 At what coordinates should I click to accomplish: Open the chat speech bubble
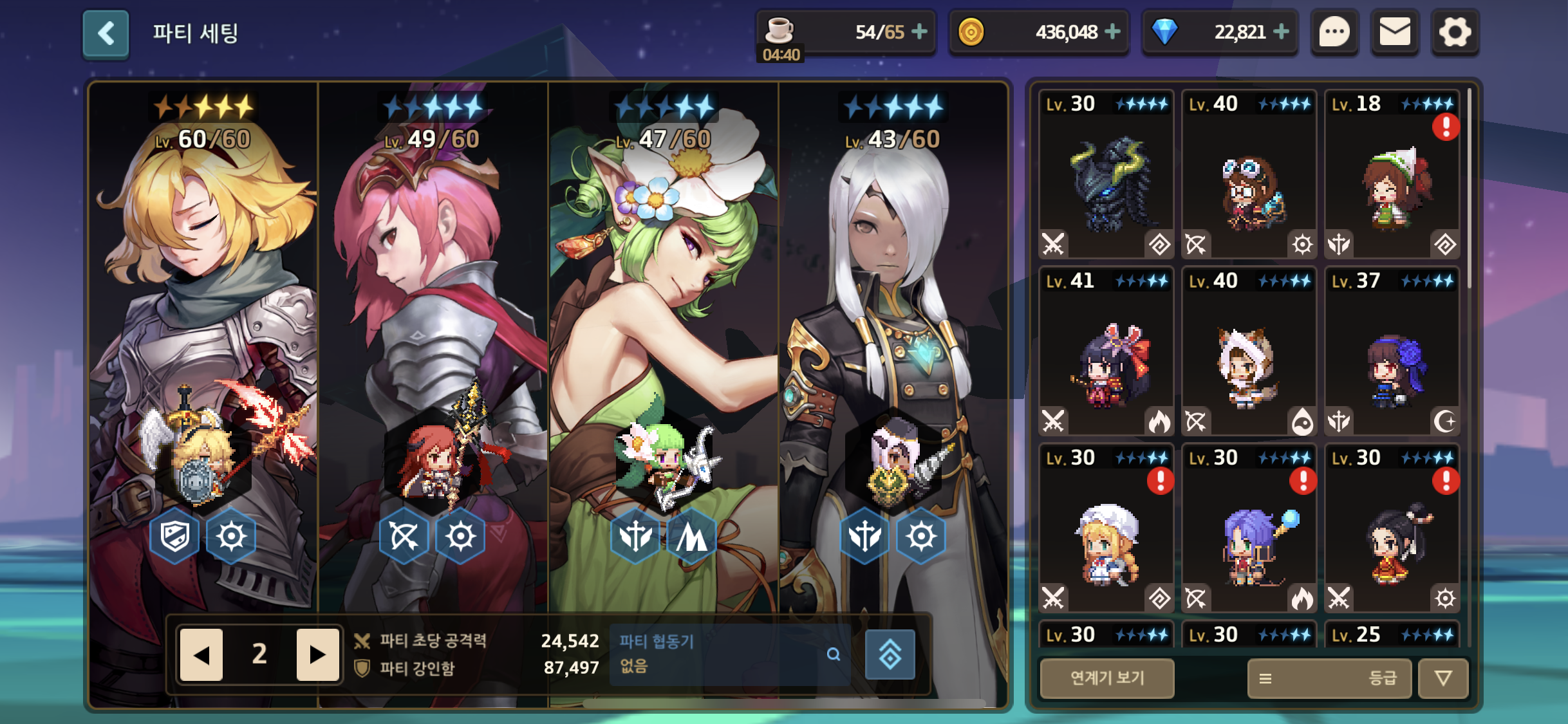(x=1334, y=32)
